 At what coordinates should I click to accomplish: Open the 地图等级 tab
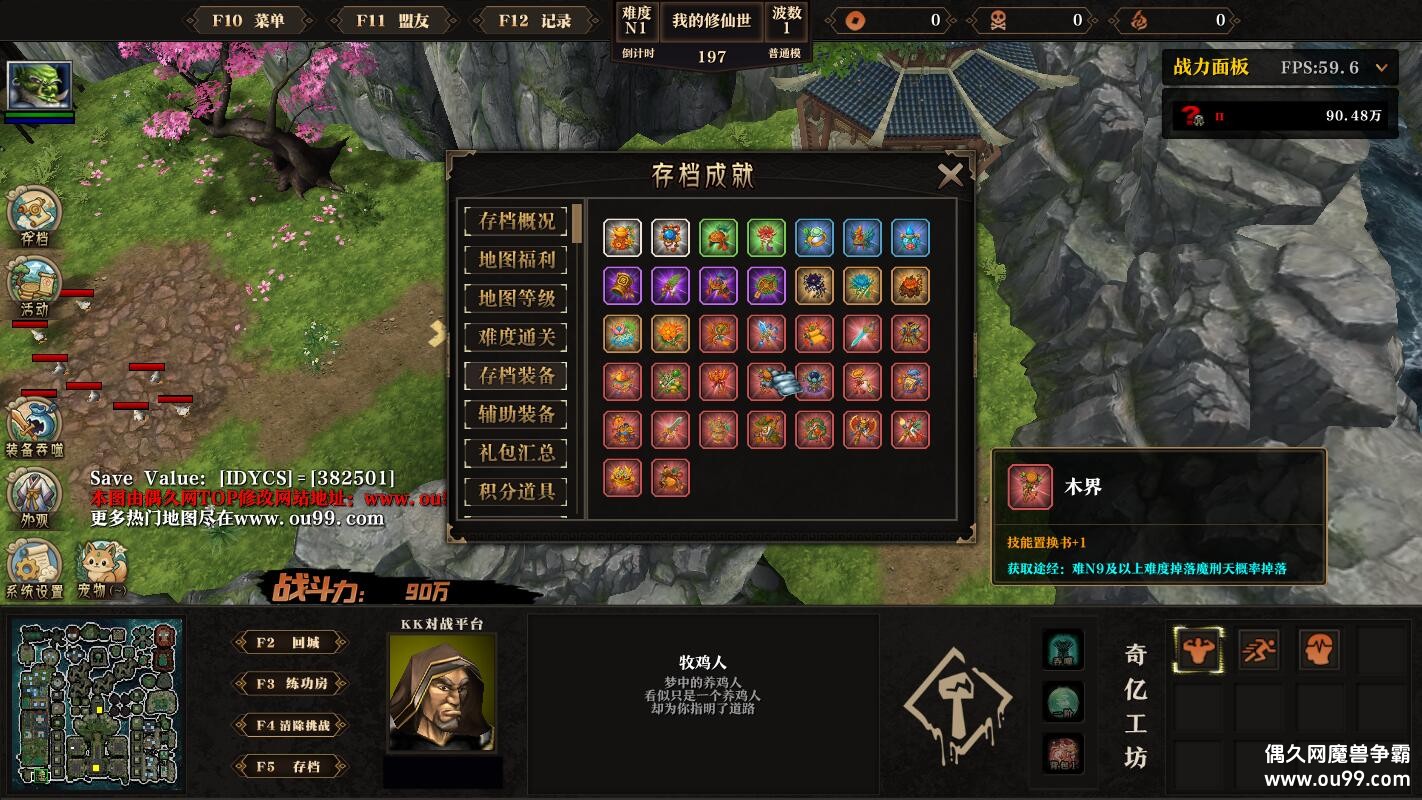[x=516, y=298]
